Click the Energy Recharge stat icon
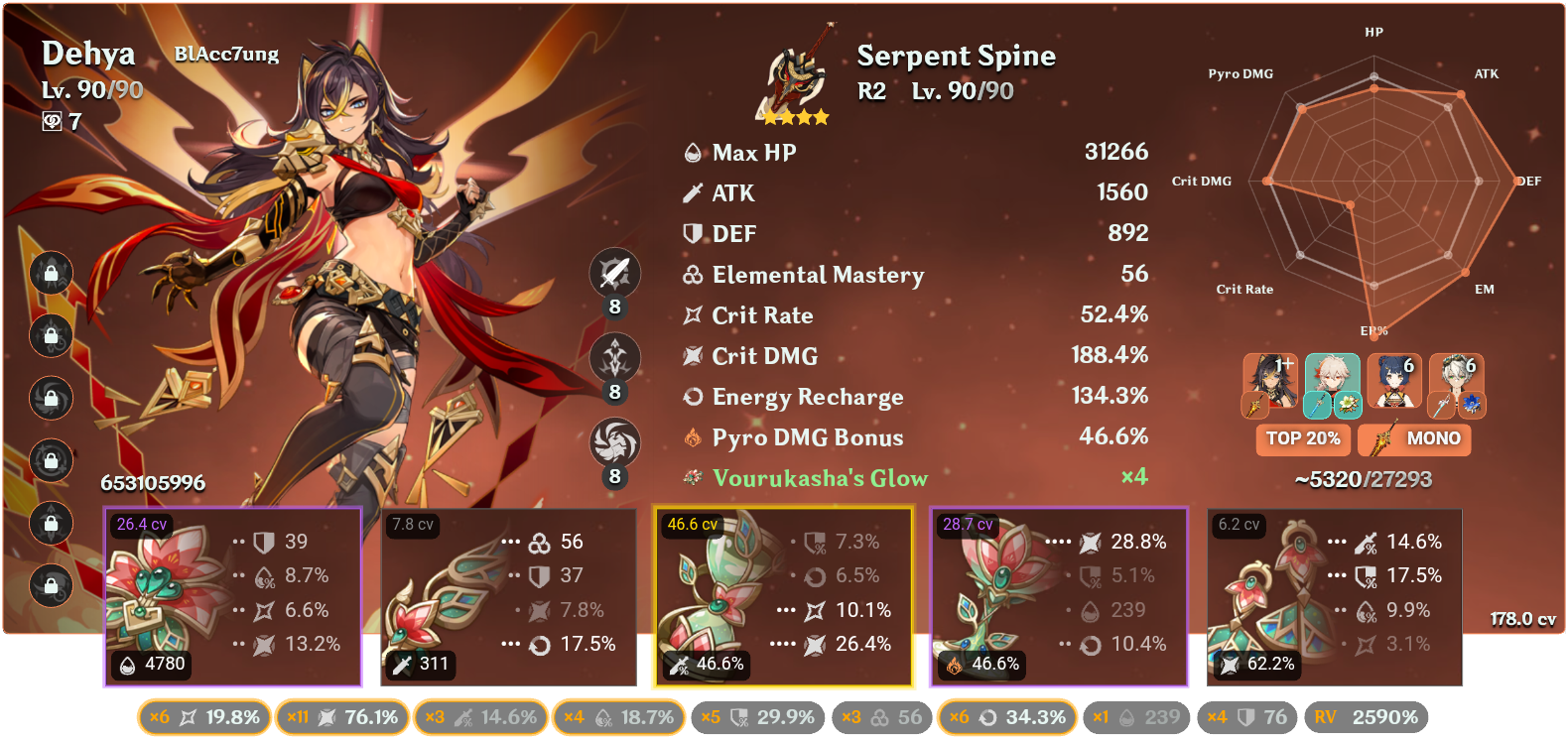Viewport: 1568px width, 741px height. point(693,397)
